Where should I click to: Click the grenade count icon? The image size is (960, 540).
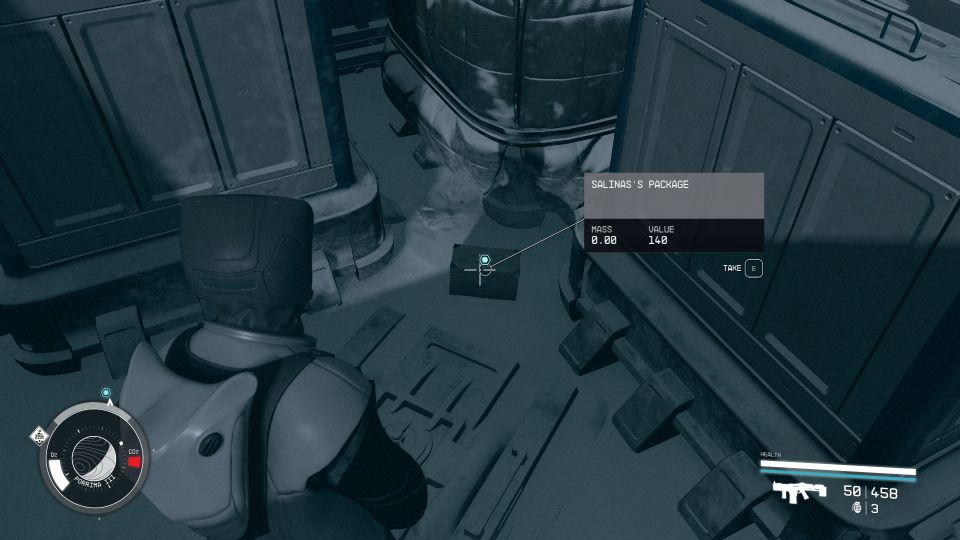[857, 508]
